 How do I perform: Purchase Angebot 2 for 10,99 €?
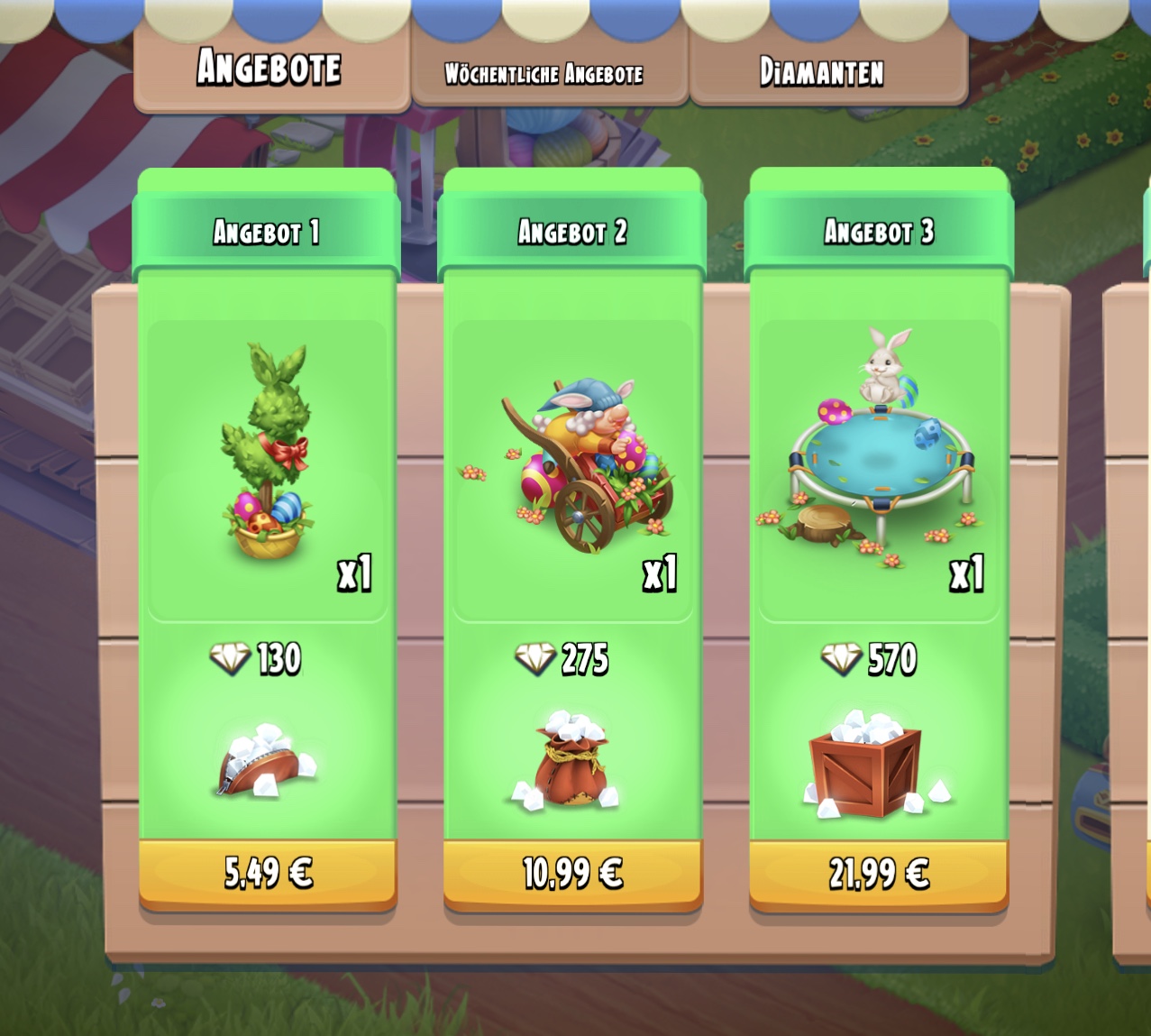[x=573, y=873]
